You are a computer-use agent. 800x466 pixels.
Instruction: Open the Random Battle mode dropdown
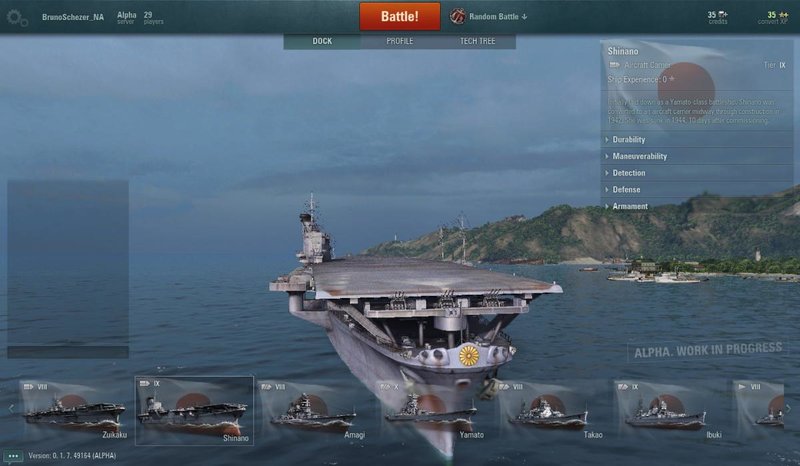click(x=489, y=16)
